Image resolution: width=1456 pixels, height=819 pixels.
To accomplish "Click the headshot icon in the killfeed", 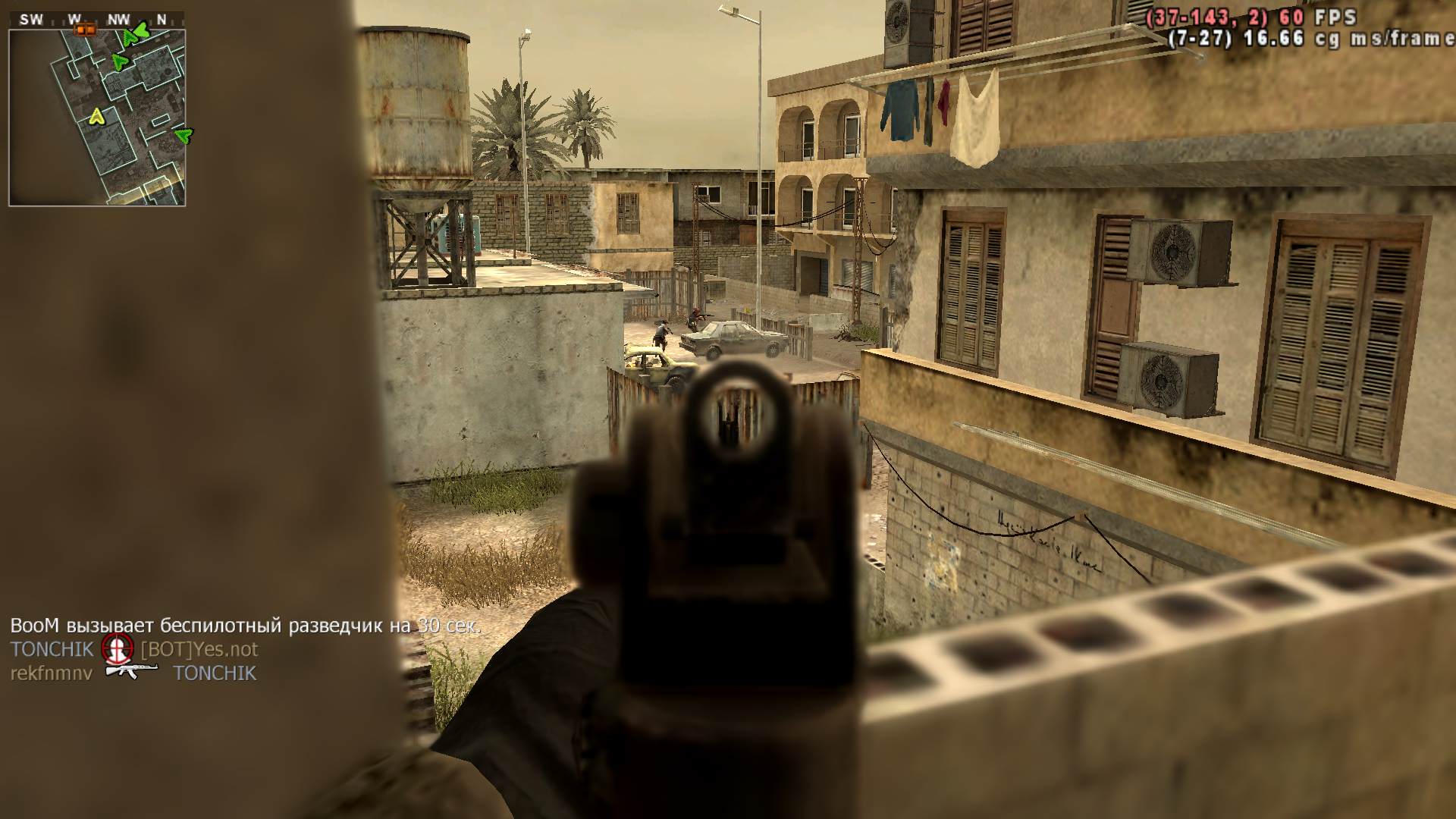I will pos(117,648).
